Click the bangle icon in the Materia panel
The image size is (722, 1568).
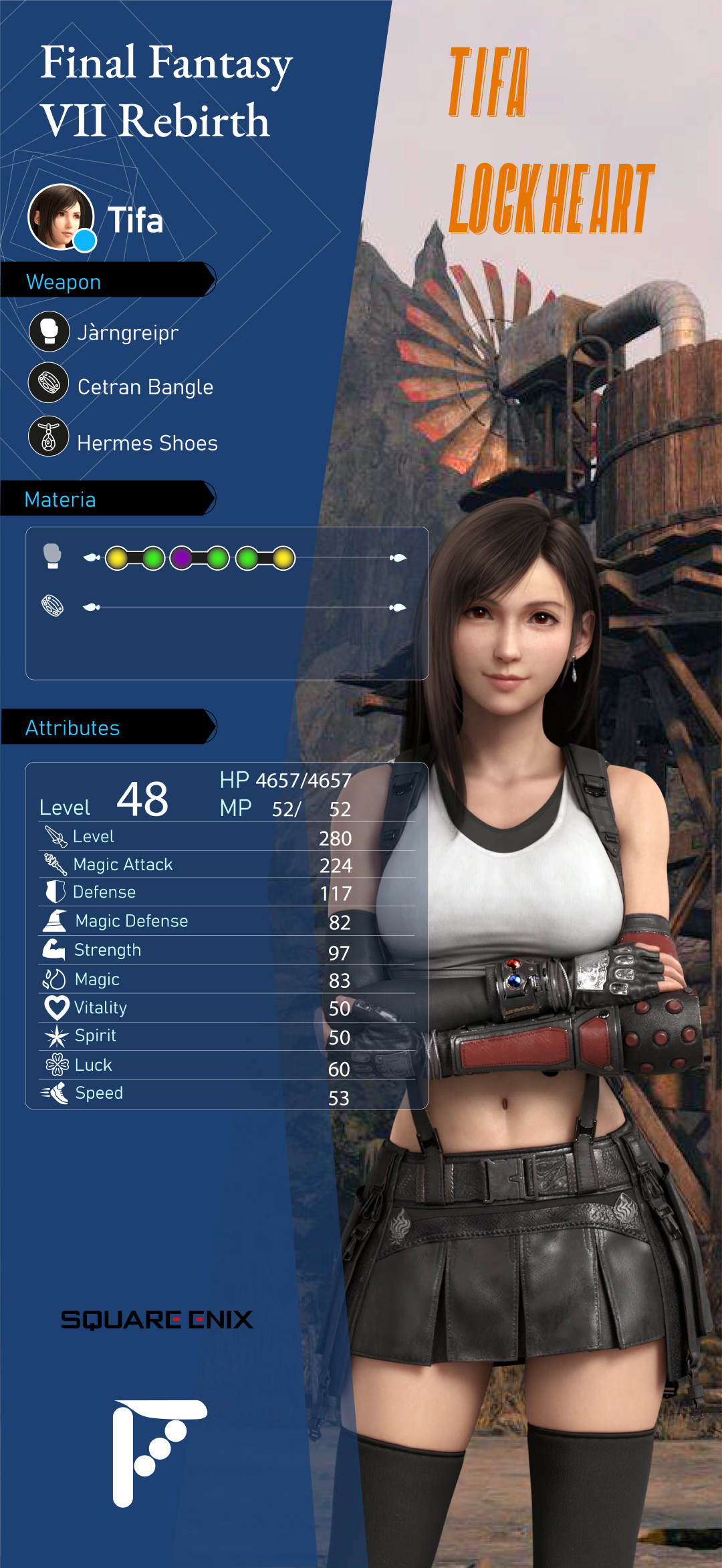pyautogui.click(x=53, y=606)
